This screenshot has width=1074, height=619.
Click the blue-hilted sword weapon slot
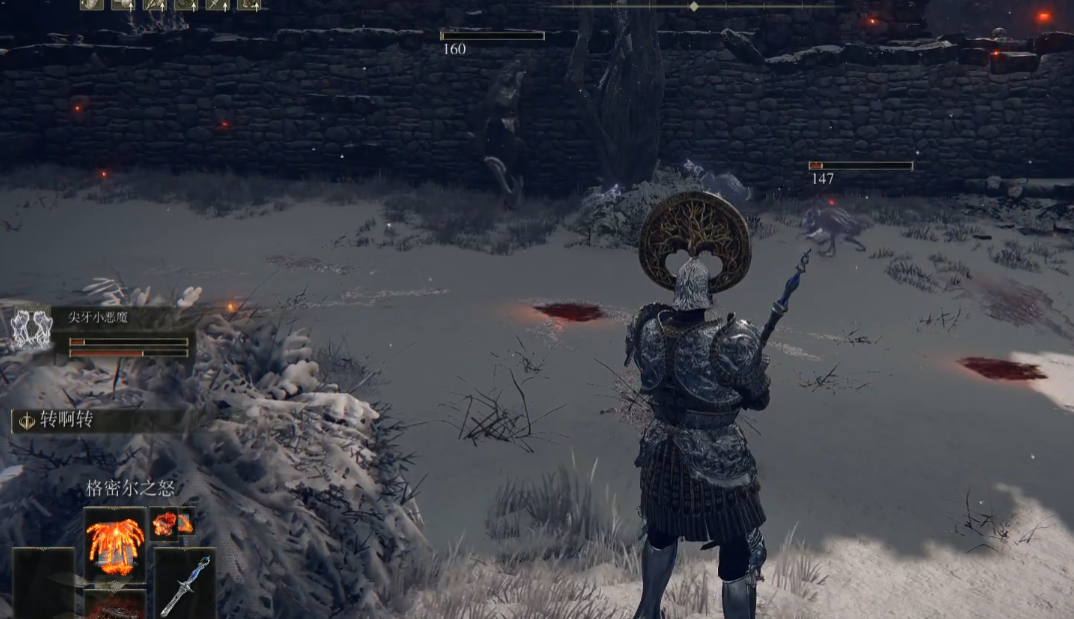click(x=186, y=583)
